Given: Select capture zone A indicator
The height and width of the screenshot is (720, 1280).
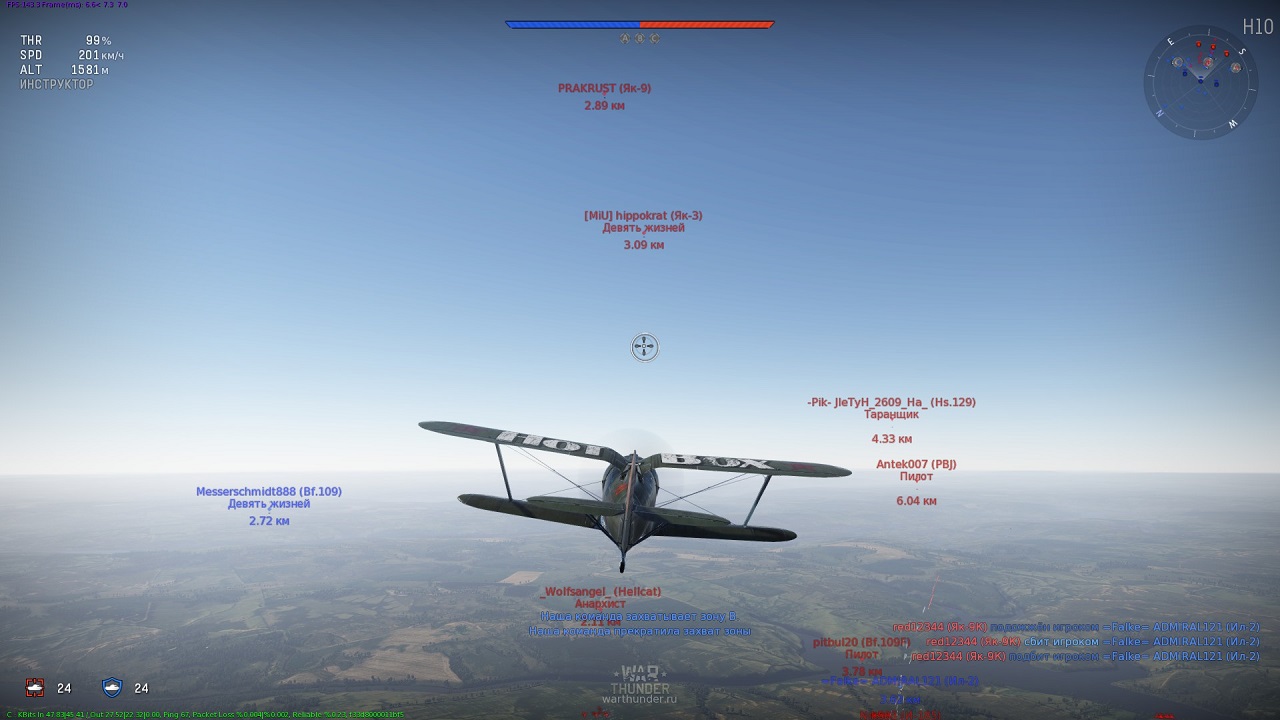Looking at the screenshot, I should tap(625, 39).
